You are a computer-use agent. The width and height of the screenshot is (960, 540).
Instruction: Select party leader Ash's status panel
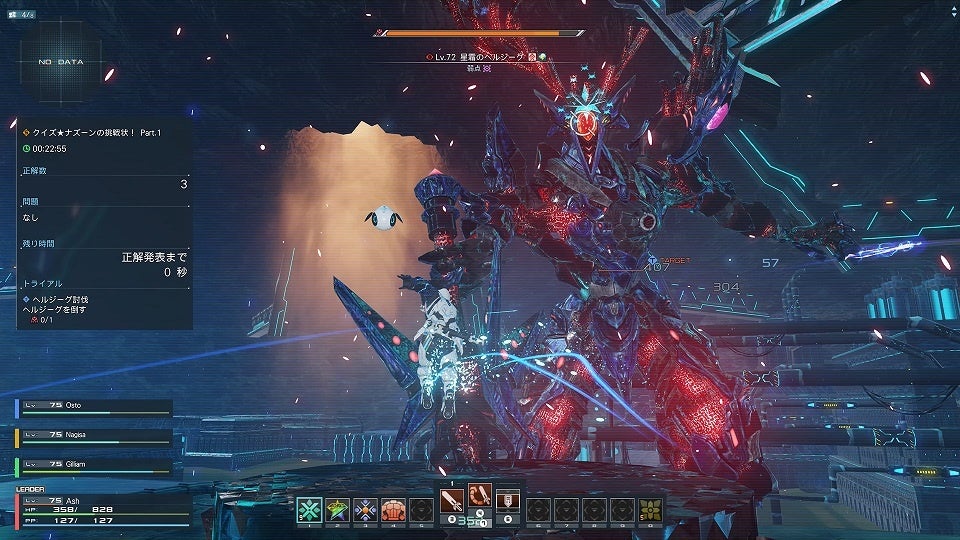coord(100,510)
